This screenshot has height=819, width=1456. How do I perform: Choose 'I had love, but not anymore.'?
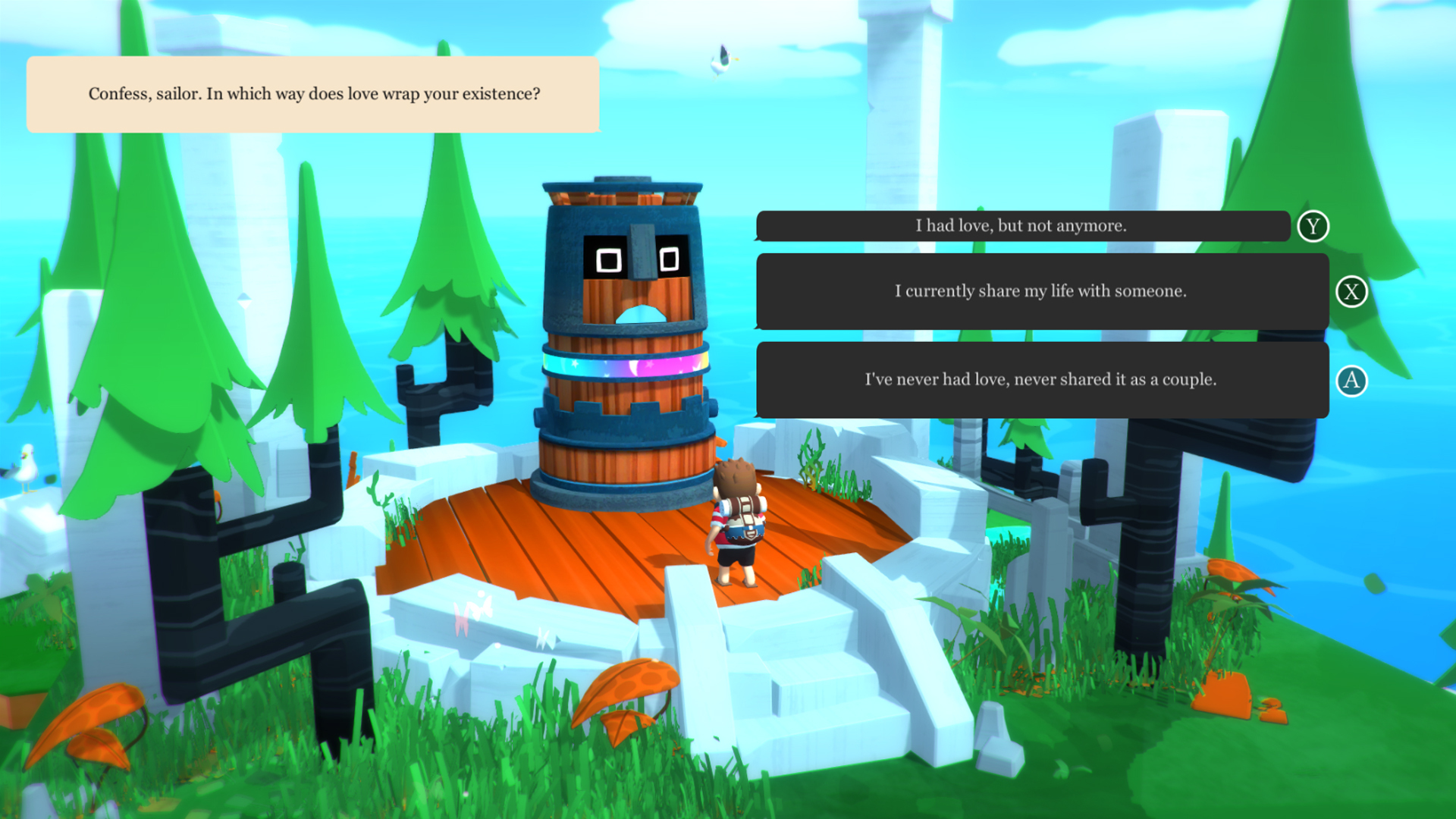(1021, 224)
